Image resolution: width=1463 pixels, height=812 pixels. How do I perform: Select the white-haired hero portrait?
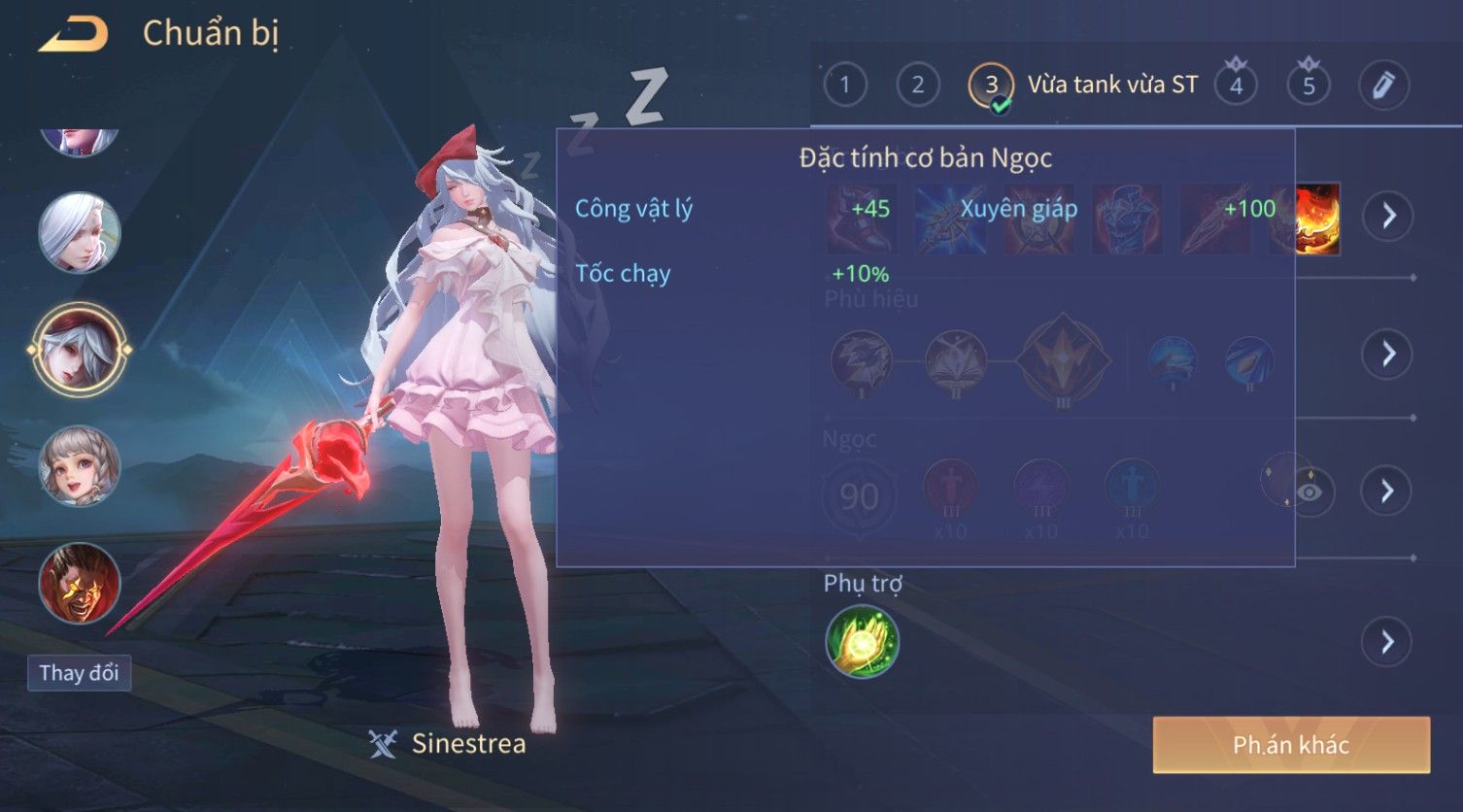click(79, 232)
